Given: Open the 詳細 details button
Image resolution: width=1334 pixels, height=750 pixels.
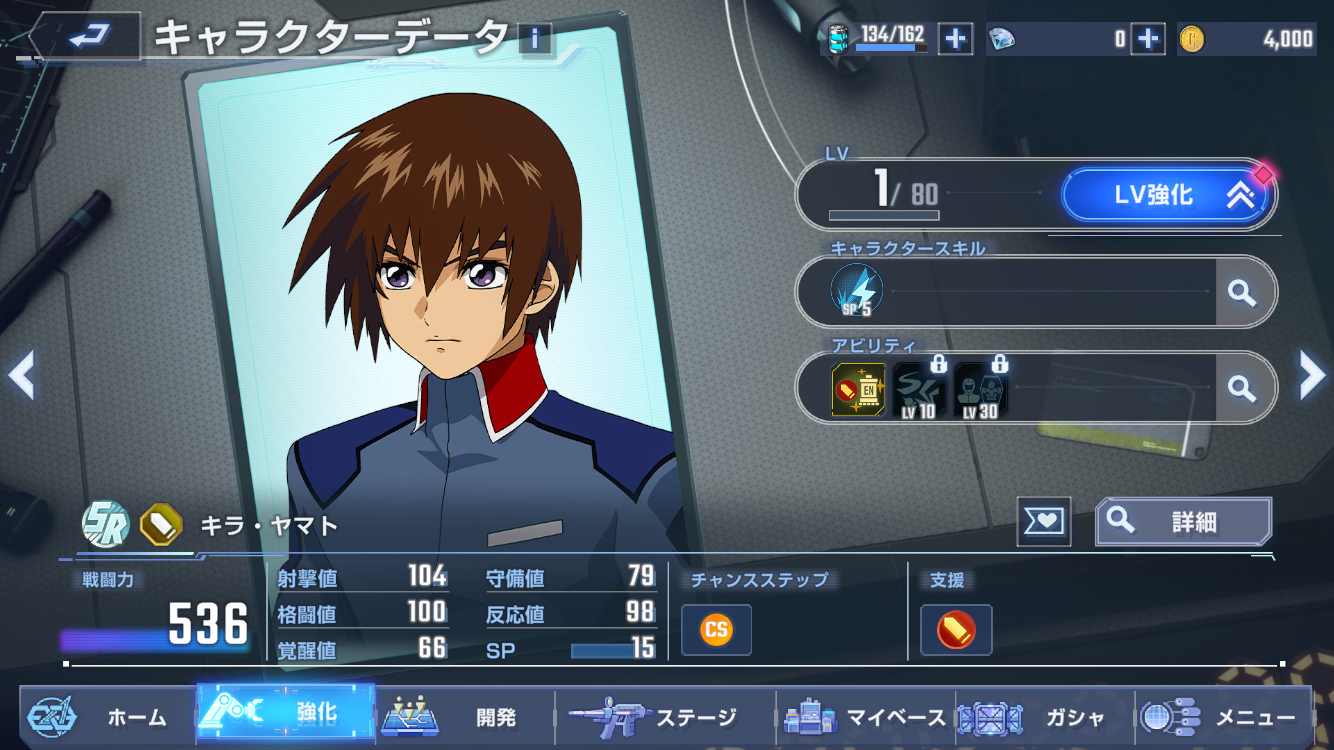Looking at the screenshot, I should (1184, 522).
